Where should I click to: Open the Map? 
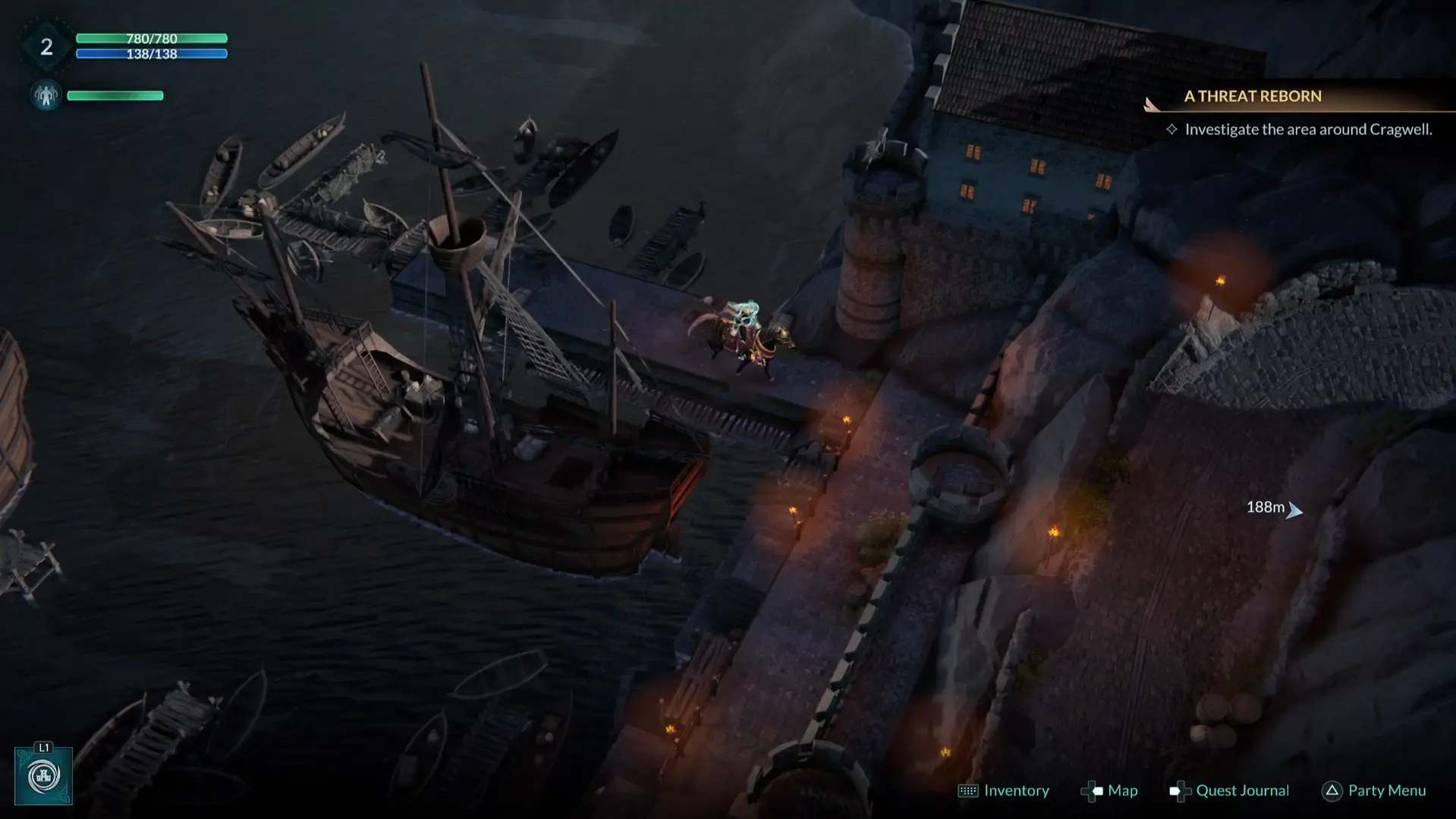coord(1109,791)
